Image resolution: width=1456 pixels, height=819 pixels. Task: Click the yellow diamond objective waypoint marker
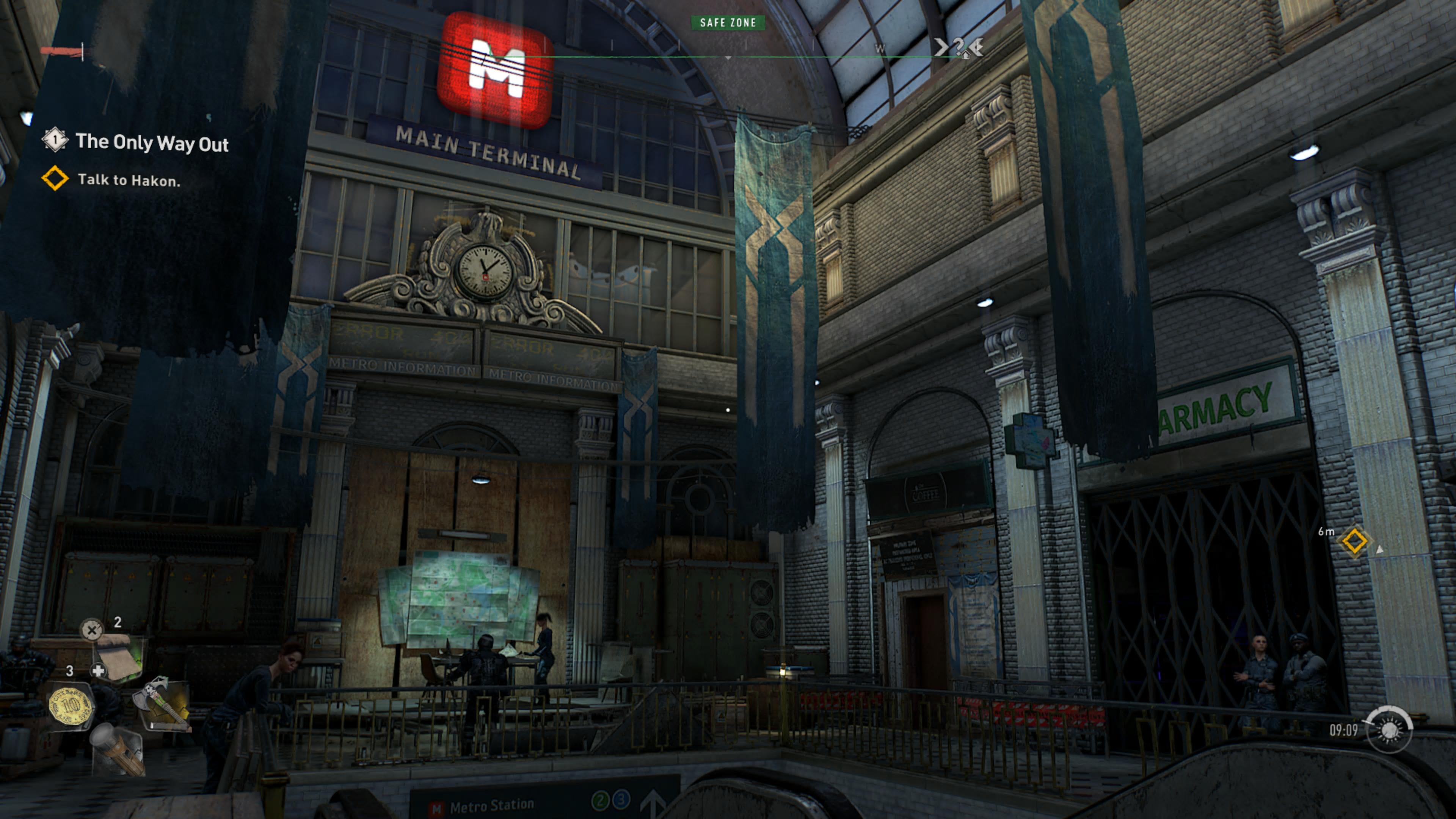pyautogui.click(x=1354, y=541)
